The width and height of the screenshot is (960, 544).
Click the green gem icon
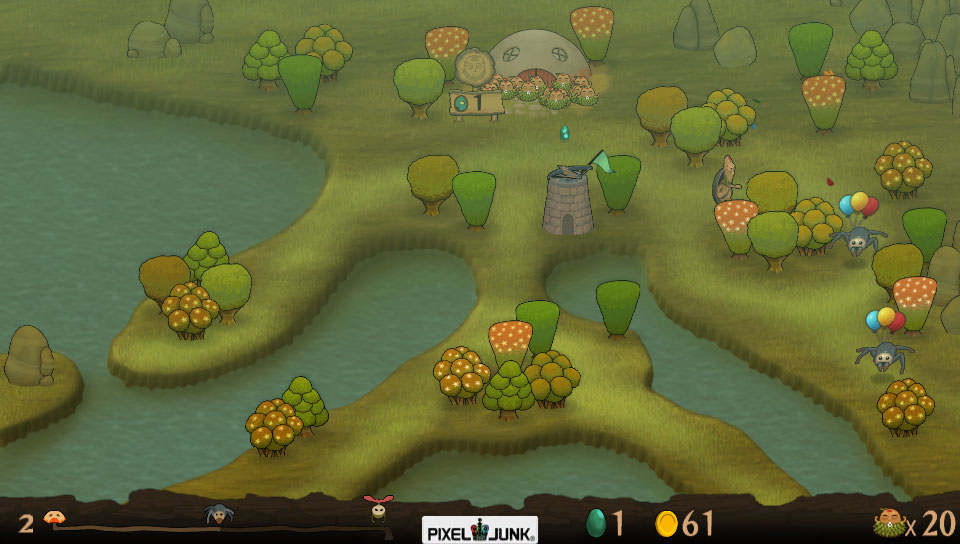(596, 523)
